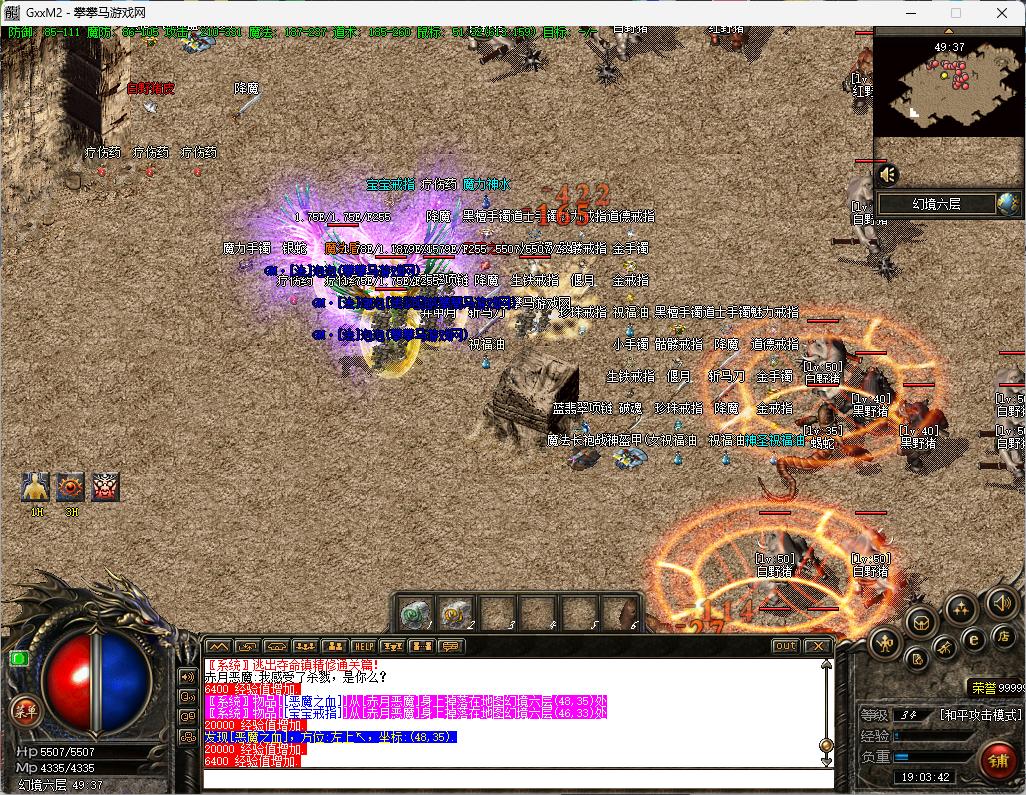
Task: Use the green scroll in hotbar slot 1
Action: pos(414,611)
